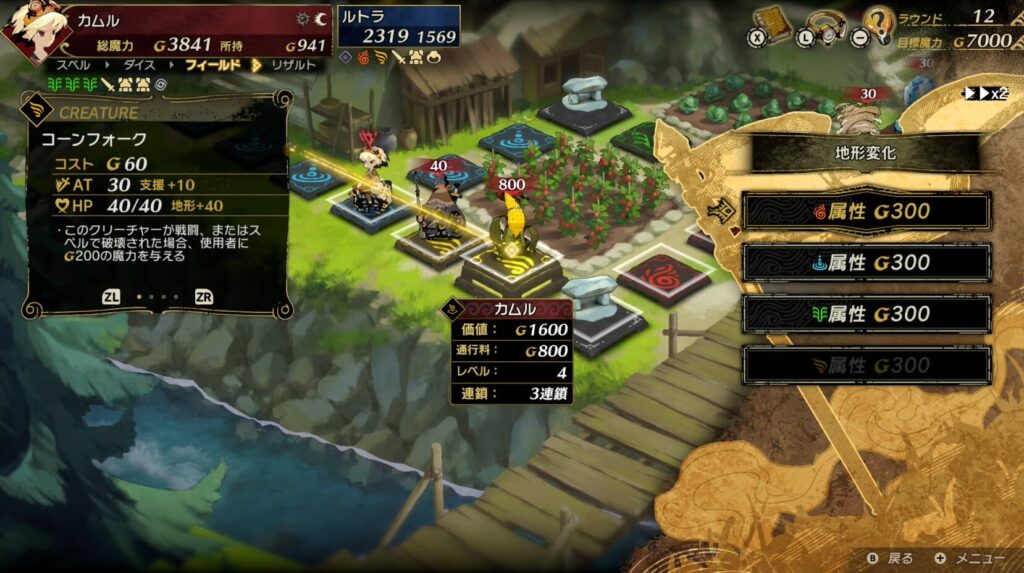This screenshot has width=1024, height=573.
Task: Open the goggles view icon
Action: pos(825,26)
